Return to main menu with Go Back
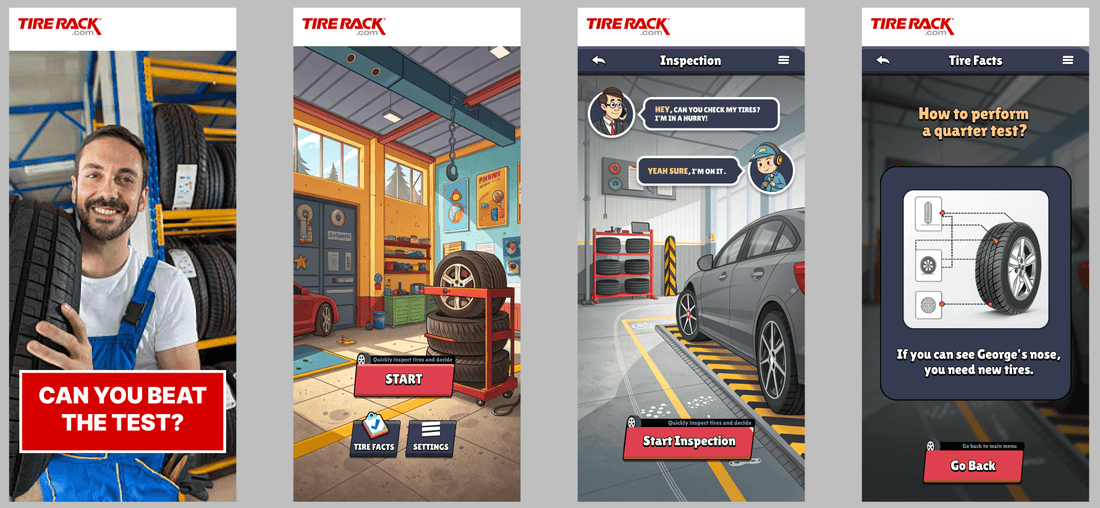 click(973, 466)
